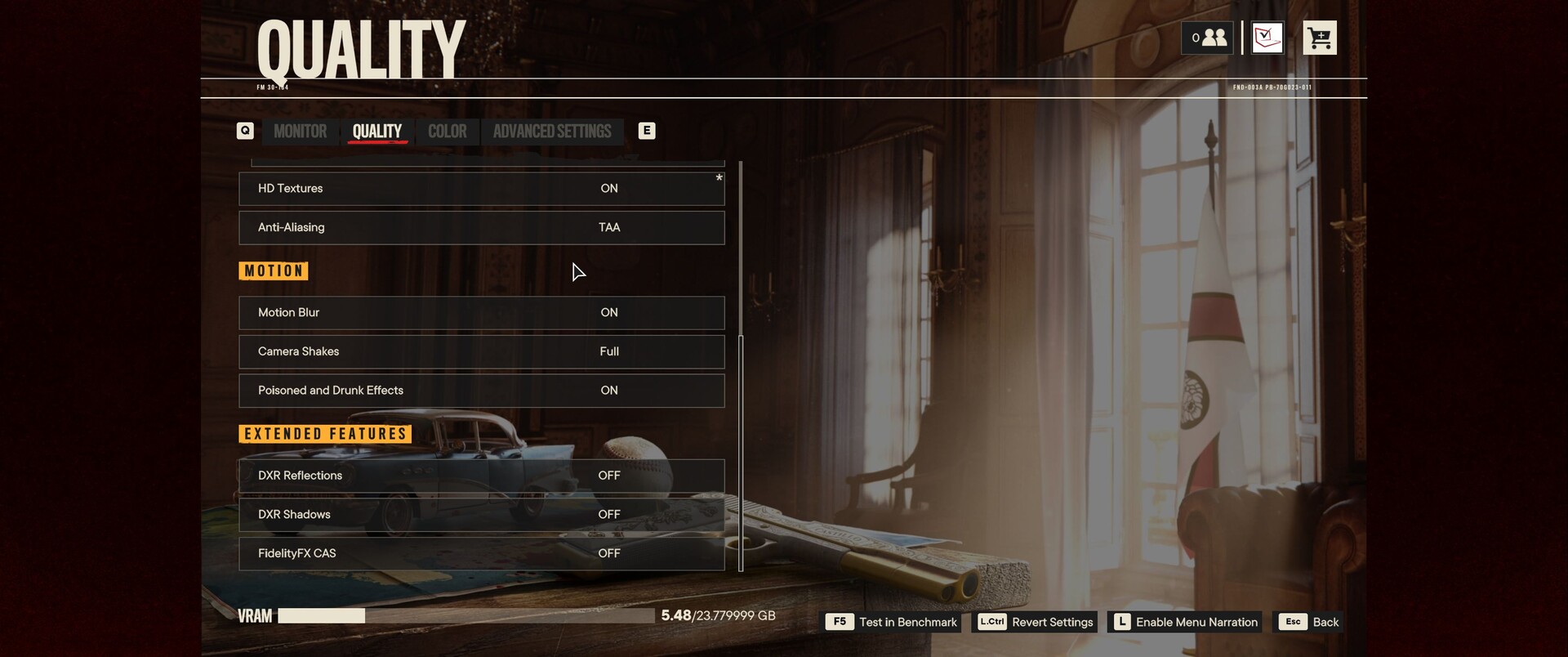Screen dimensions: 1568x657
Task: Go Back from the Quality menu
Action: (1309, 623)
